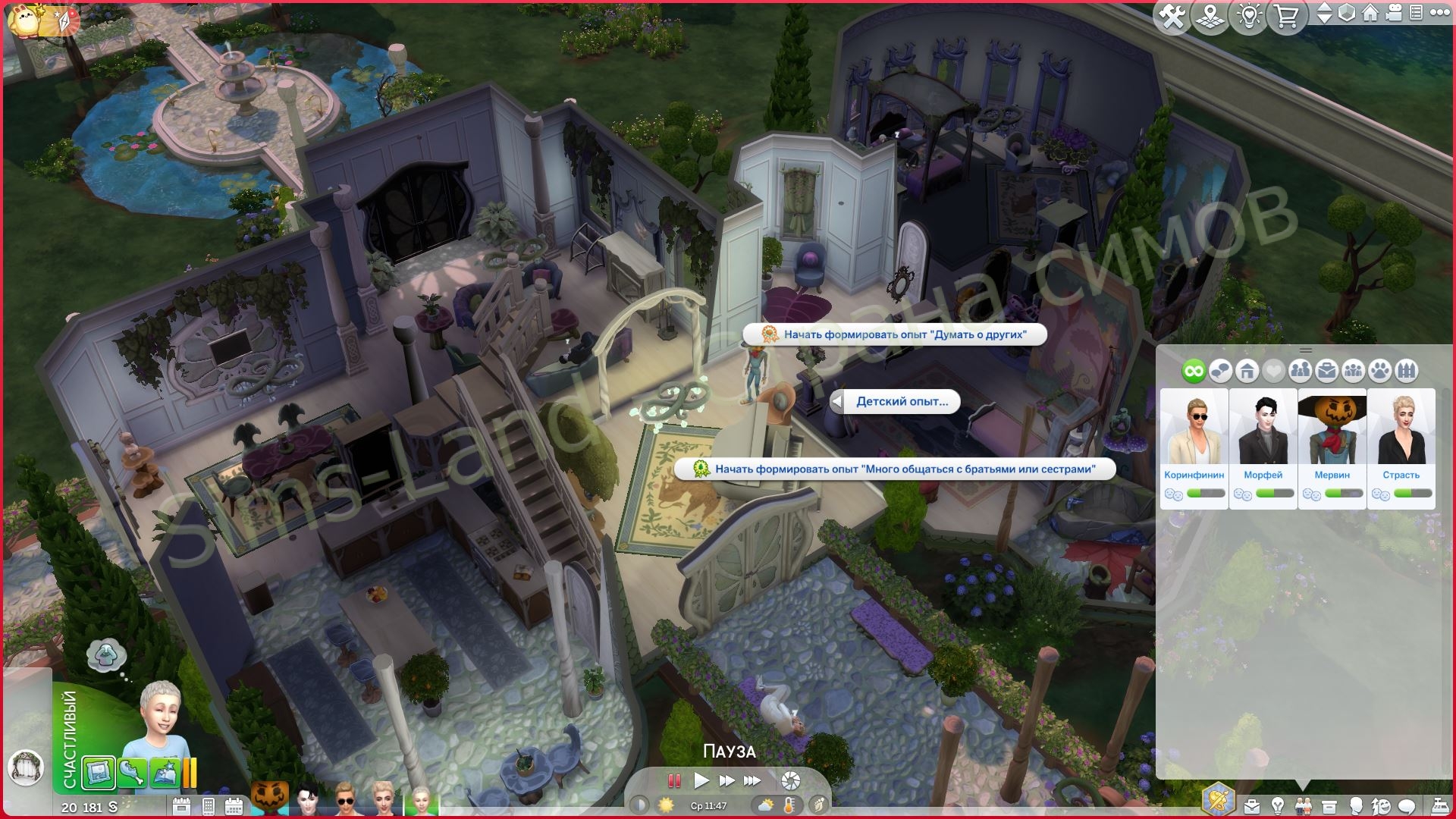This screenshot has height=819, width=1456.
Task: Click the red pause button
Action: point(673,780)
